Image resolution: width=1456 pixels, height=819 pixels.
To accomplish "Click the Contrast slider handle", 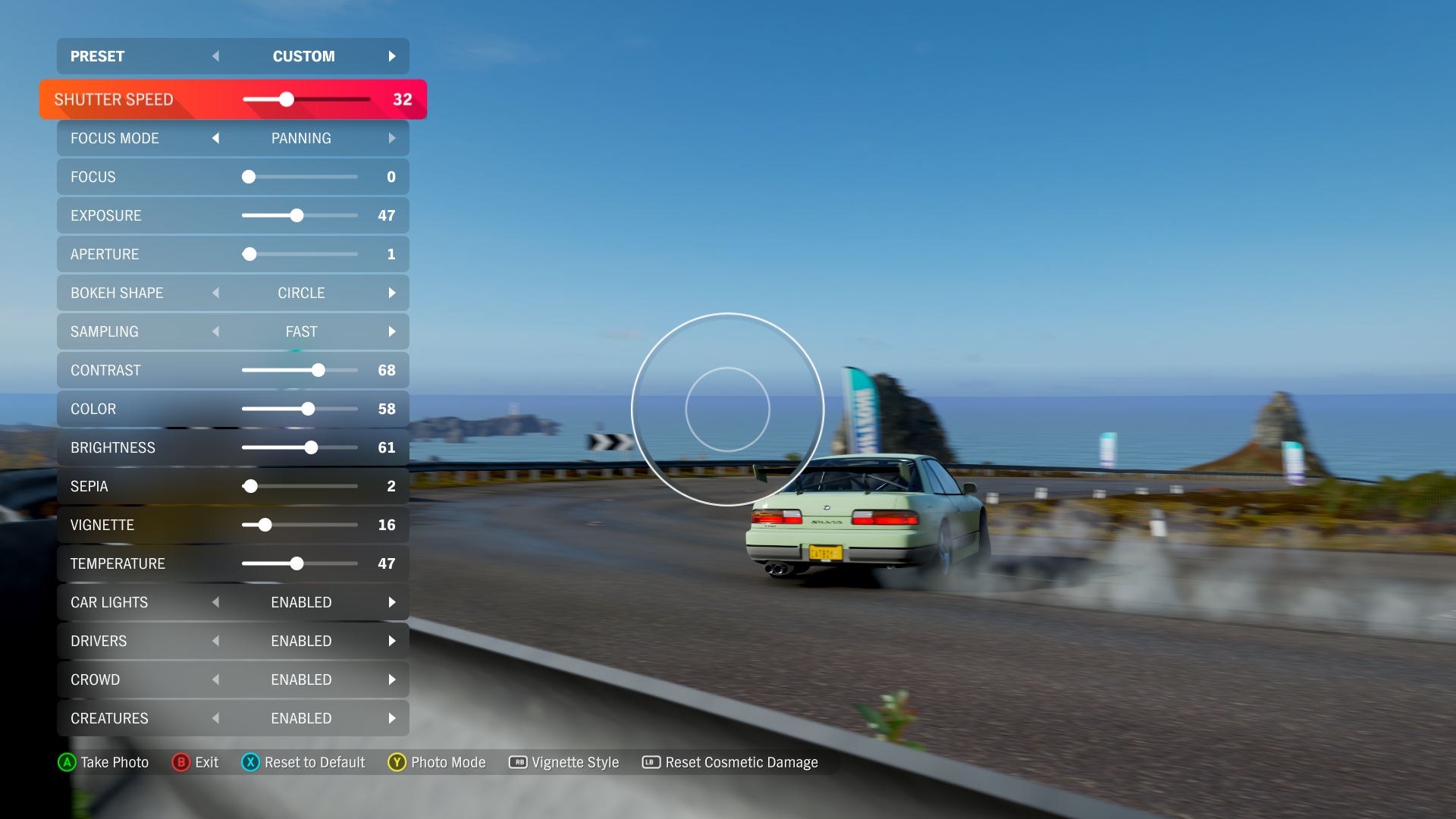I will [318, 370].
